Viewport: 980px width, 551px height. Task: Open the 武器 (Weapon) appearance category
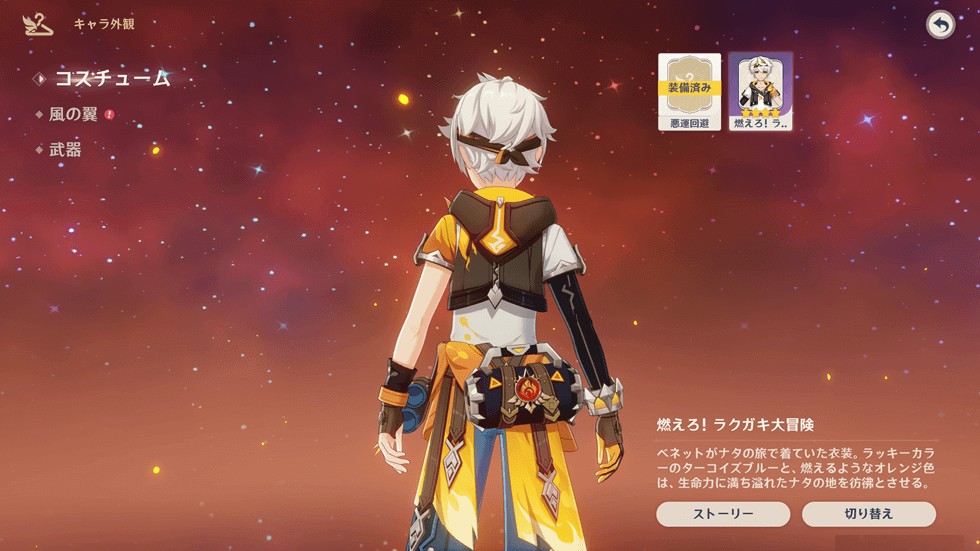click(65, 150)
